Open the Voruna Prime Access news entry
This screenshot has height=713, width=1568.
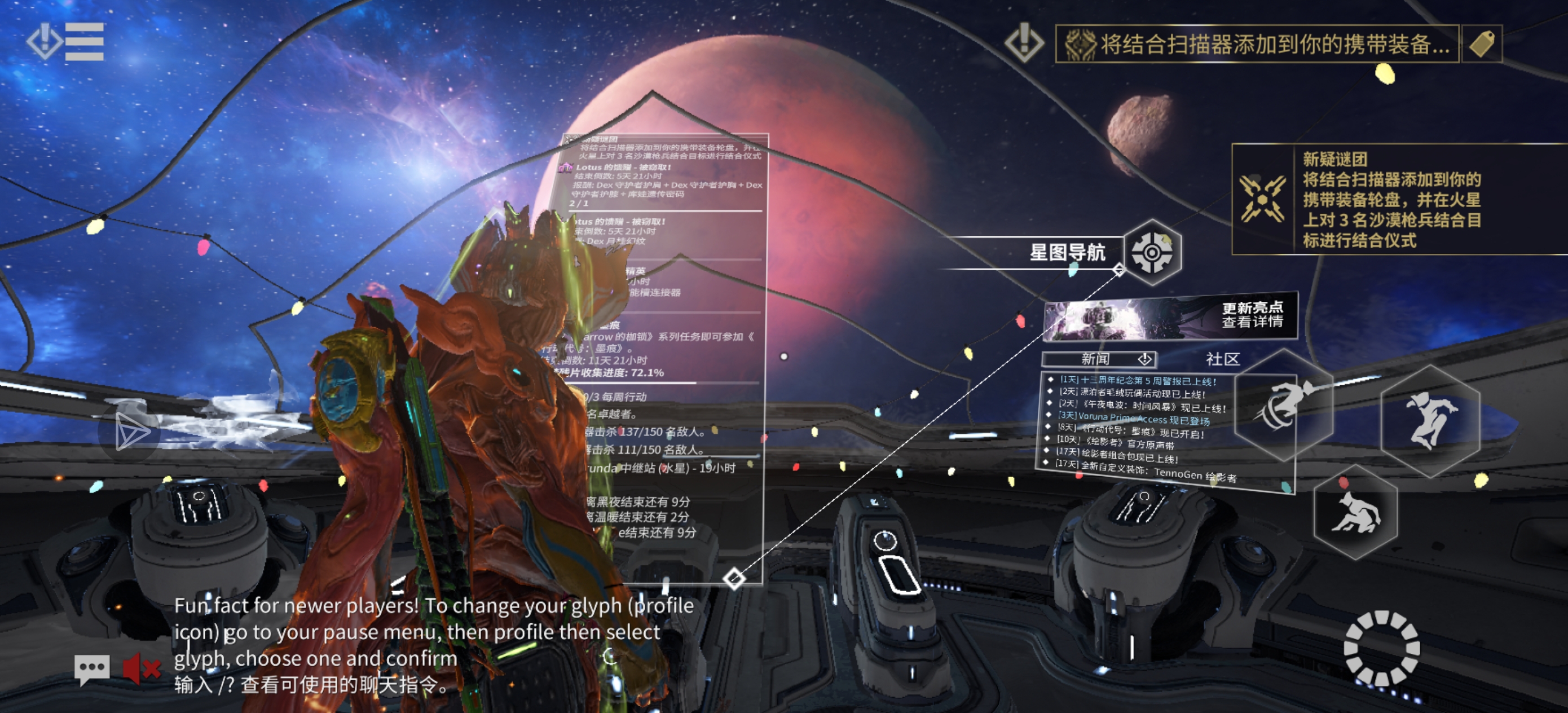tap(1135, 419)
